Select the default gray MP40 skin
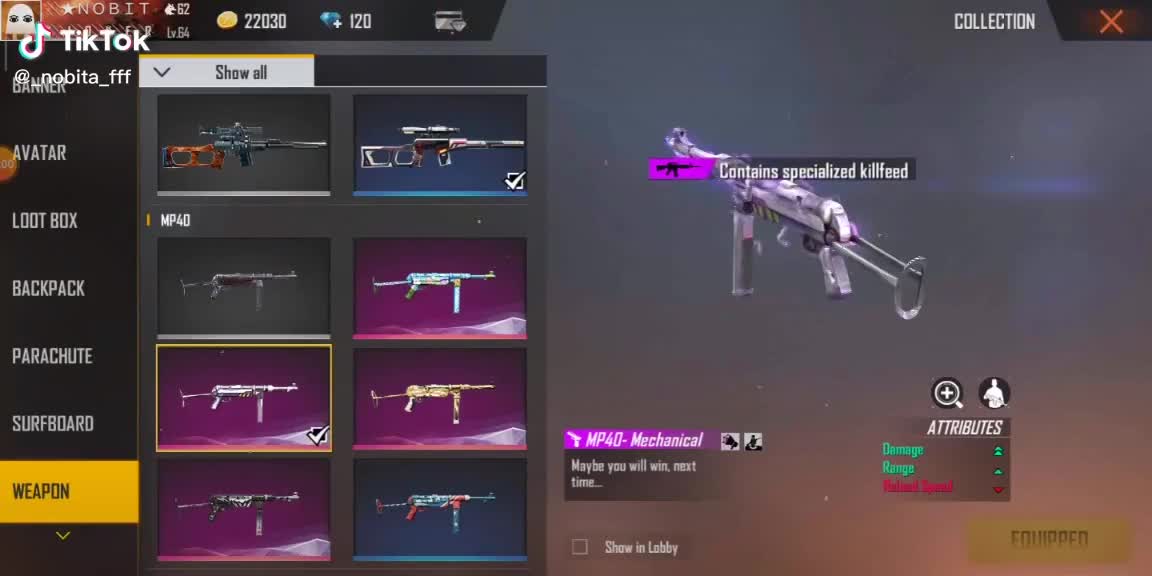 243,285
